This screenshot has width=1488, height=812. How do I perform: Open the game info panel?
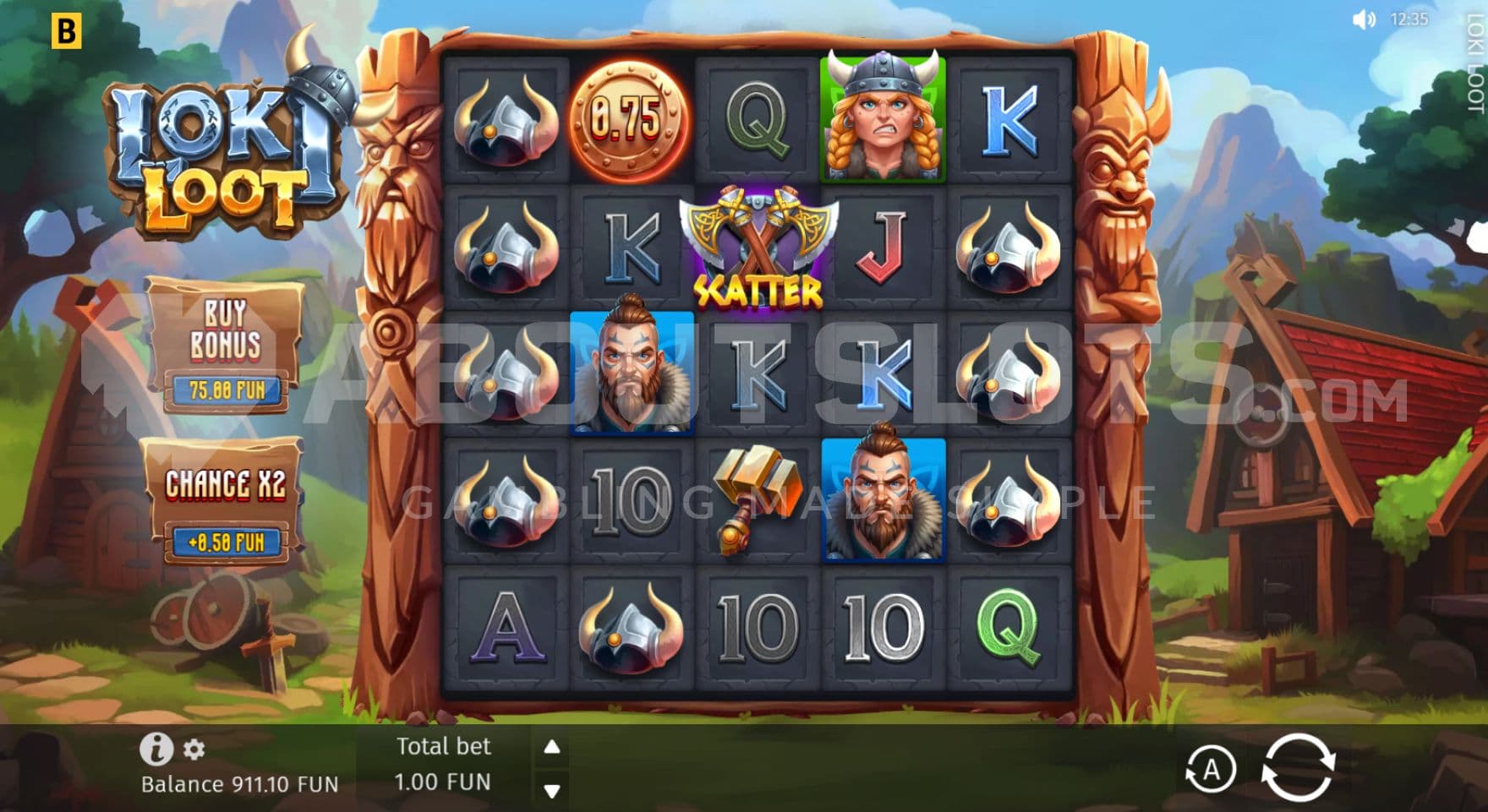point(156,749)
